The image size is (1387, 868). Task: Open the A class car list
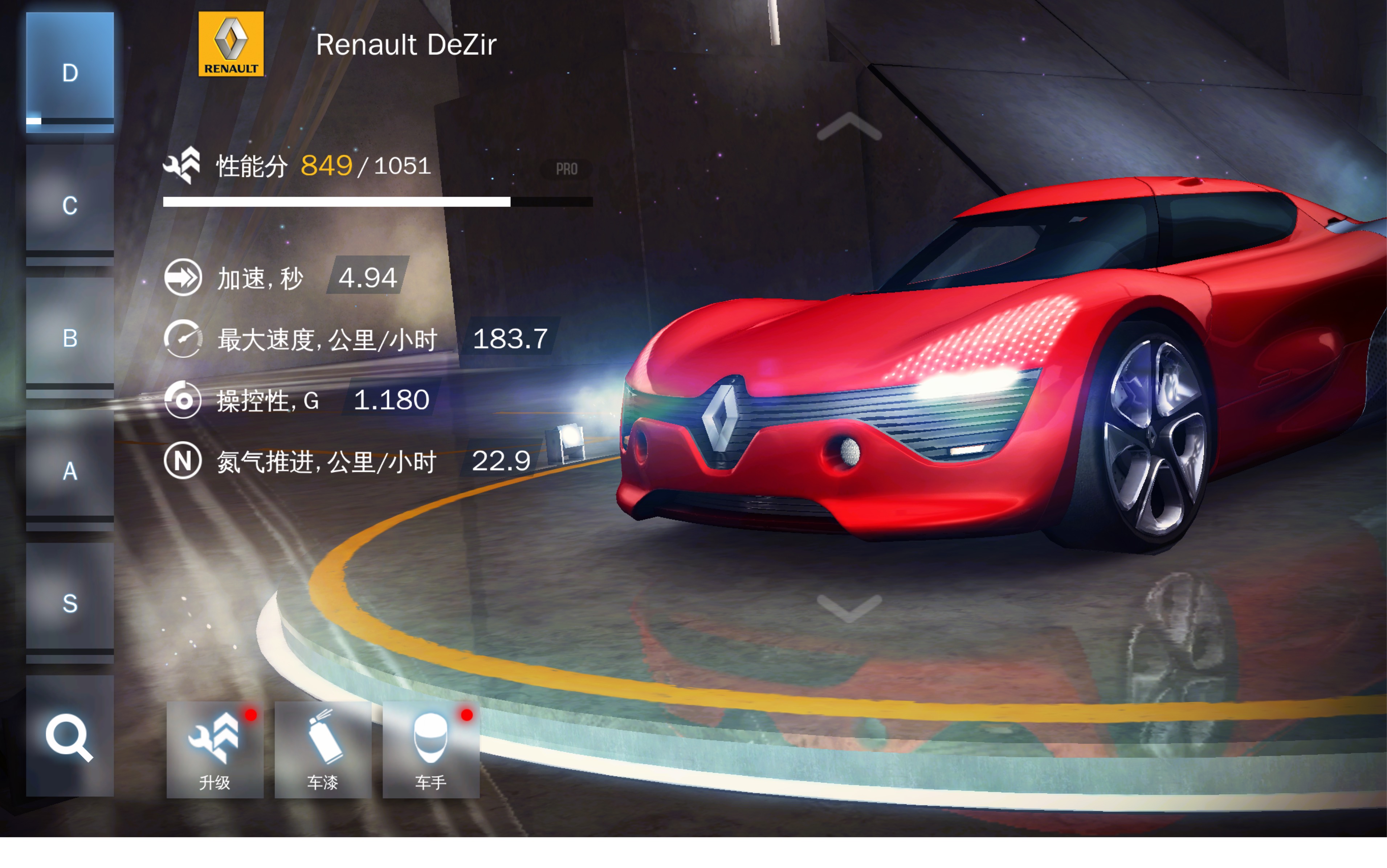[69, 470]
